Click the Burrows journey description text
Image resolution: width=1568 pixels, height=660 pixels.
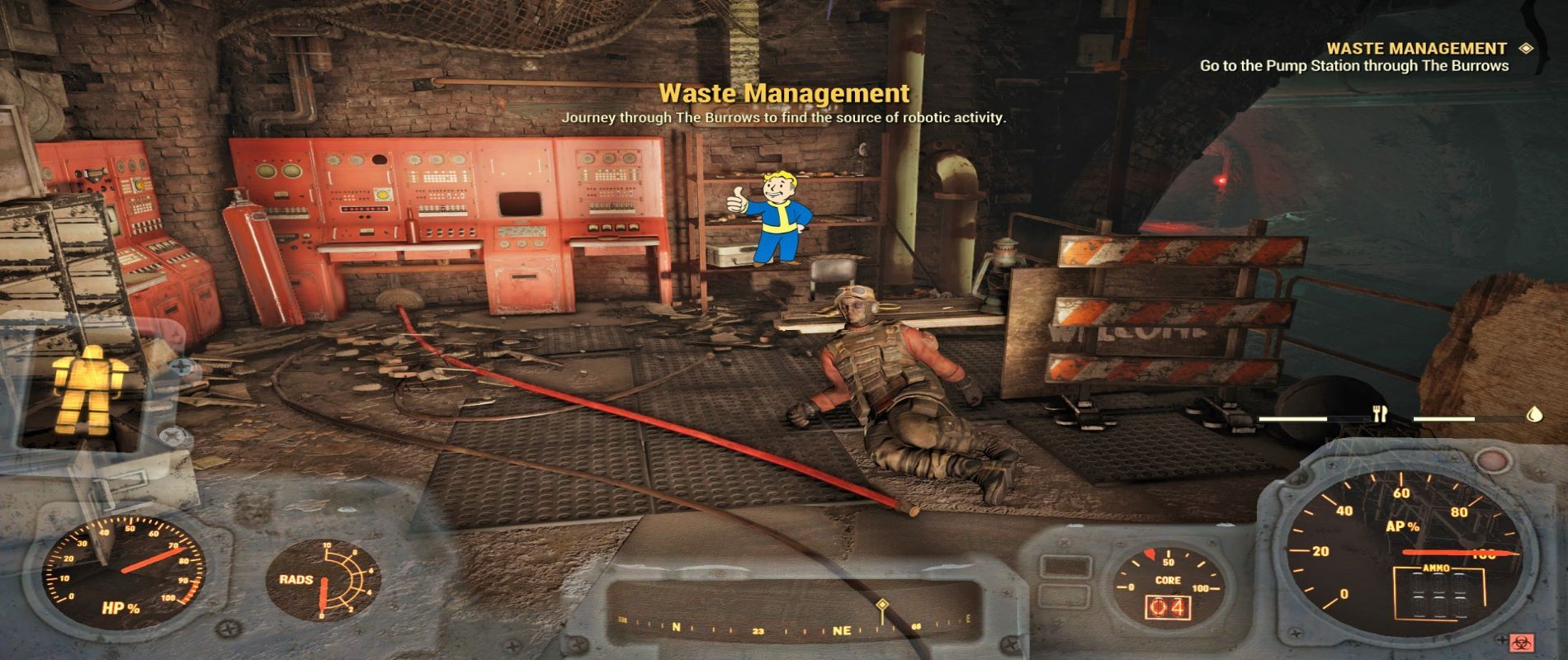(784, 120)
